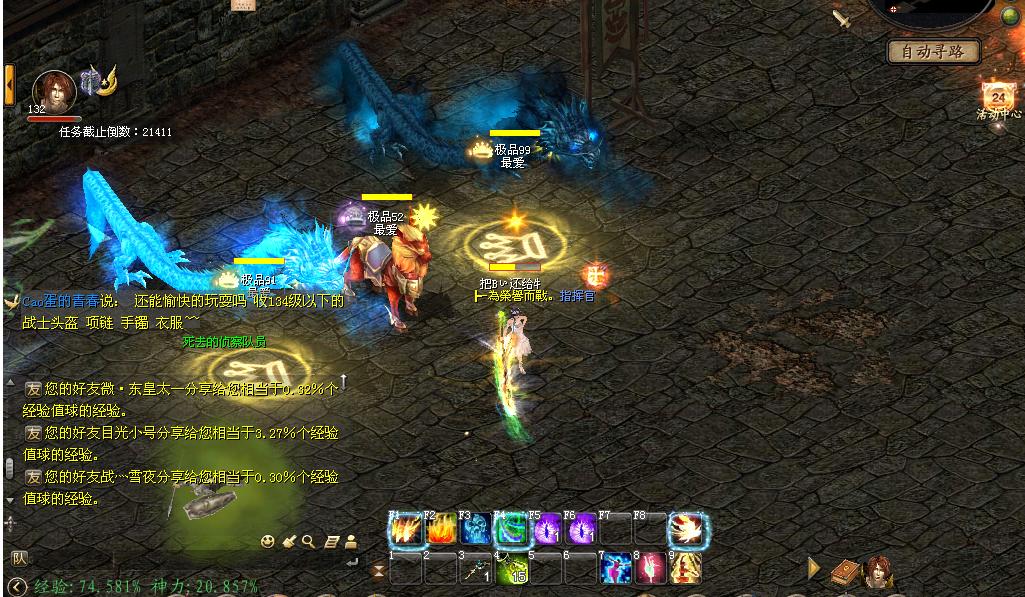Select the staff item in slot 3
Screen dimensions: 1025x597
click(x=476, y=568)
